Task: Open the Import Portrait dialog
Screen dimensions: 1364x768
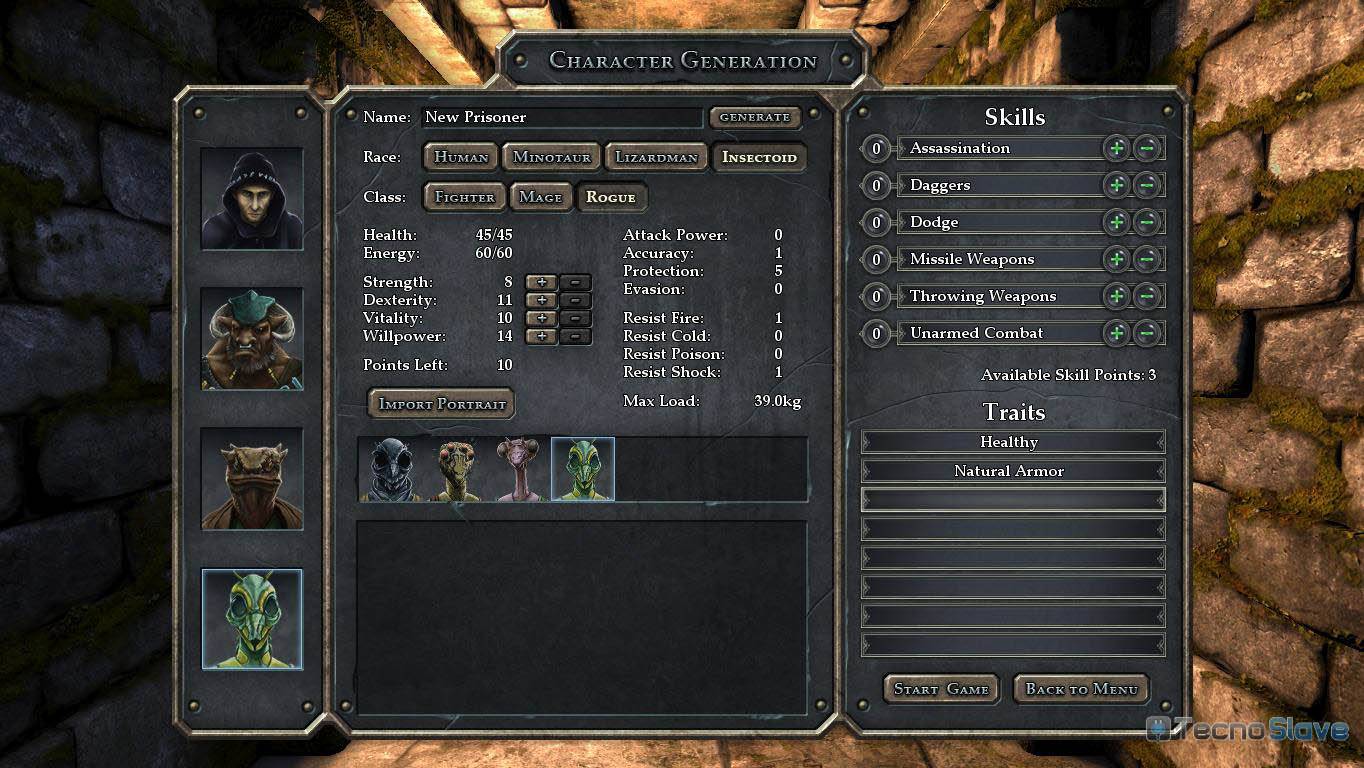Action: coord(441,404)
